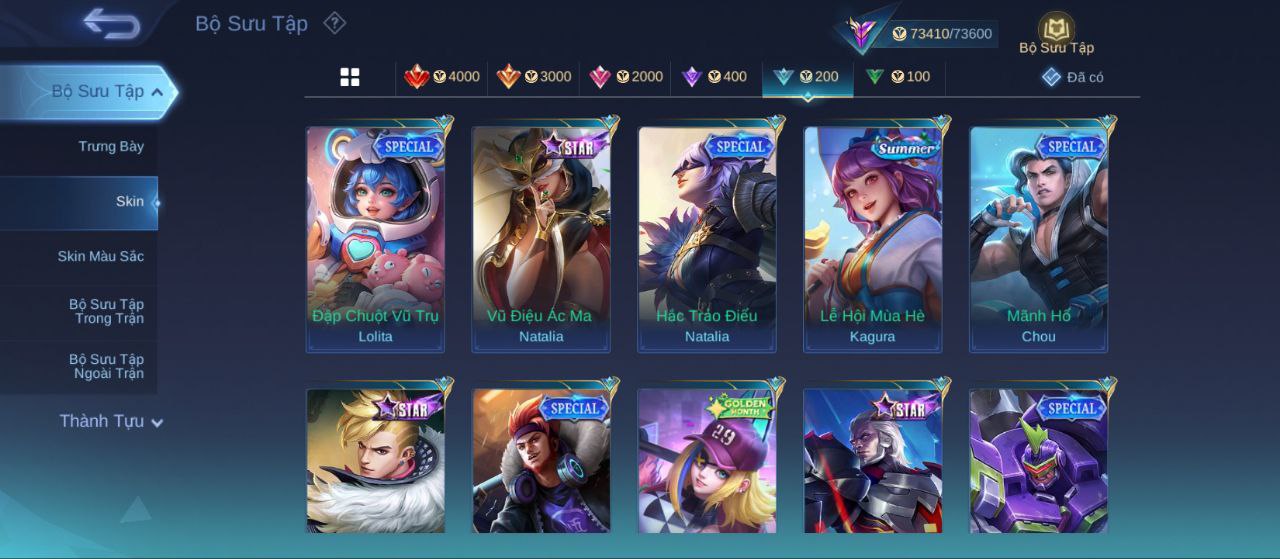The height and width of the screenshot is (559, 1280).
Task: Choose Kagura's Lễ Hội Mùa Hè skin card
Action: (x=873, y=238)
